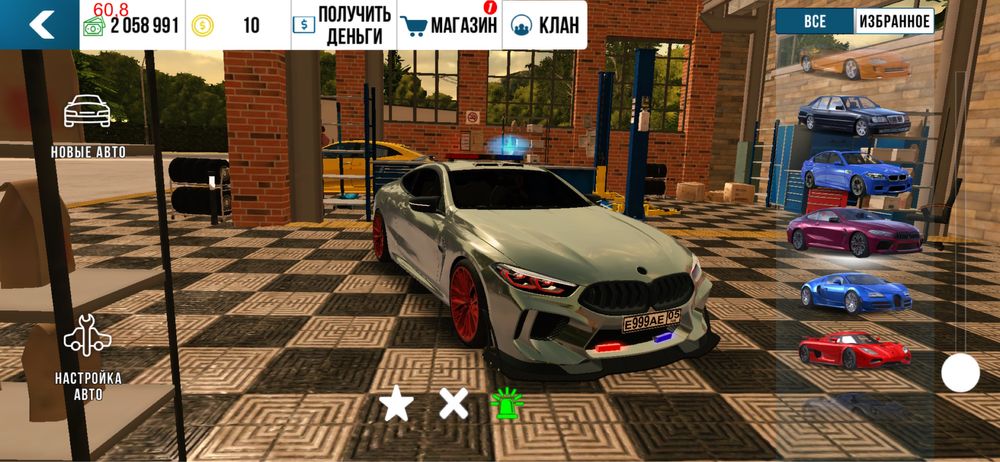Click the white round slider knob
The height and width of the screenshot is (462, 1000).
pyautogui.click(x=960, y=374)
